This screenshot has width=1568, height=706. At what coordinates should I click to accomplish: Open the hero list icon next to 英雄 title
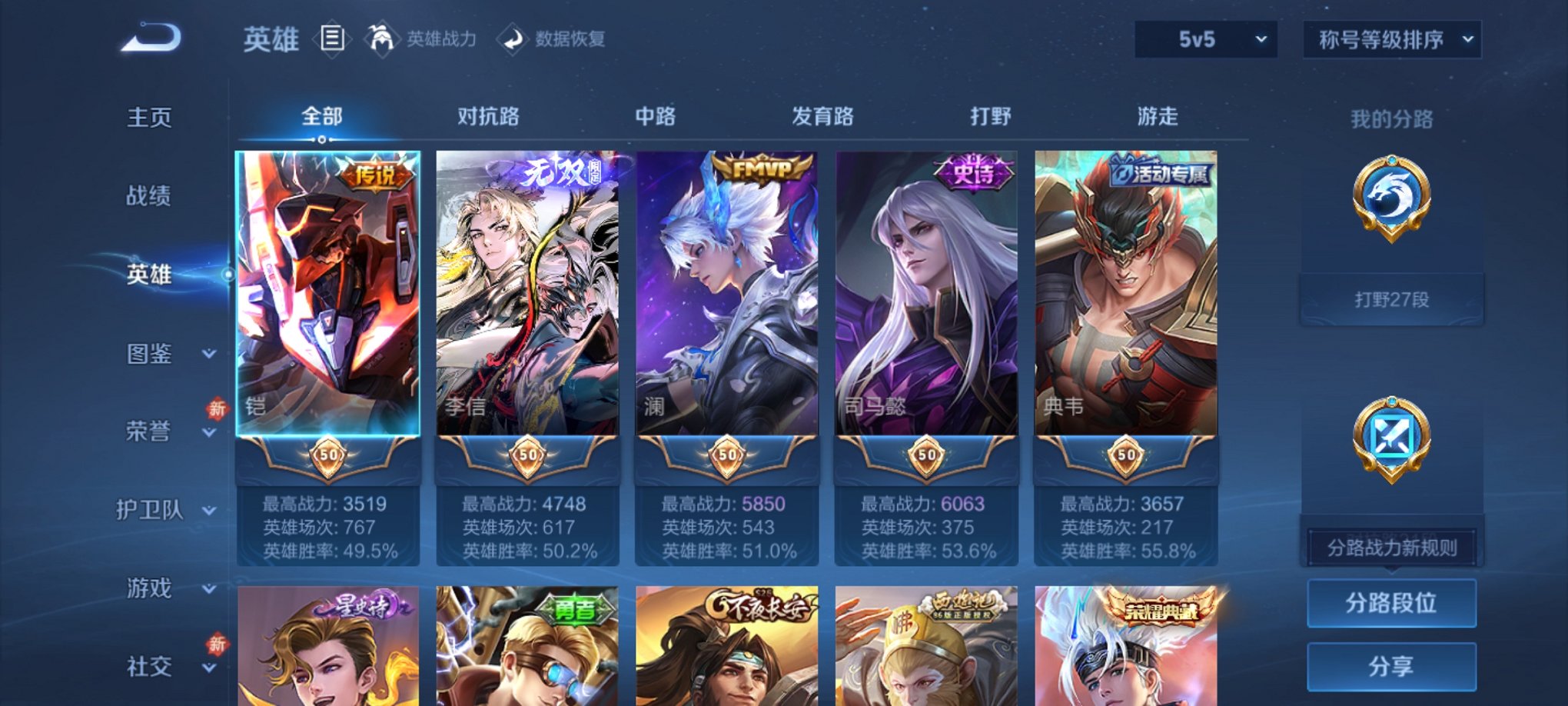332,38
